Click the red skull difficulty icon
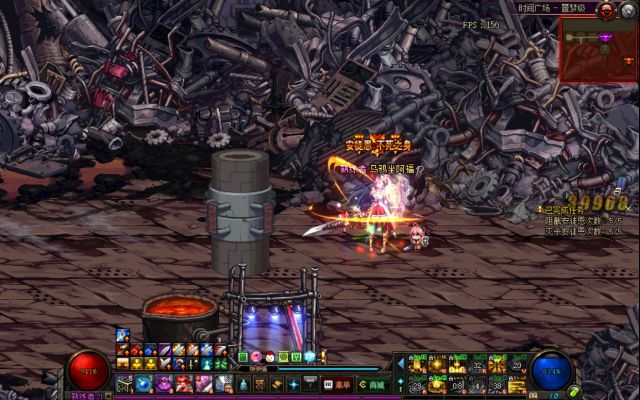Image resolution: width=640 pixels, height=400 pixels. coord(606,10)
